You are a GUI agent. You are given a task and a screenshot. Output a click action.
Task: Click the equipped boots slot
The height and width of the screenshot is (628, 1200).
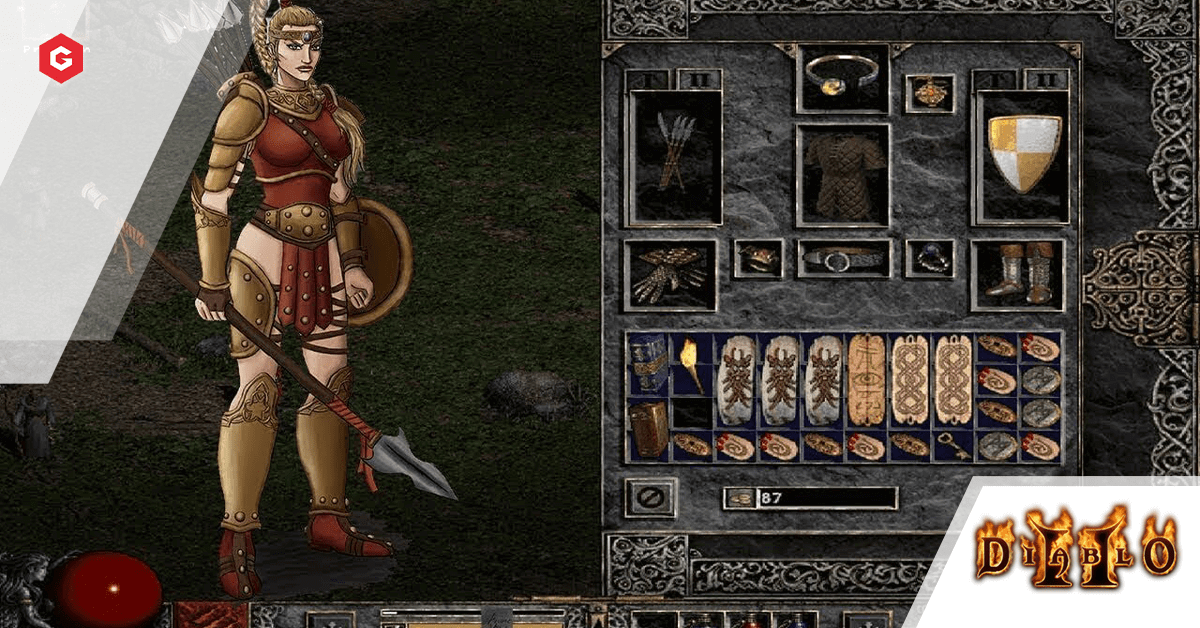click(x=1017, y=273)
